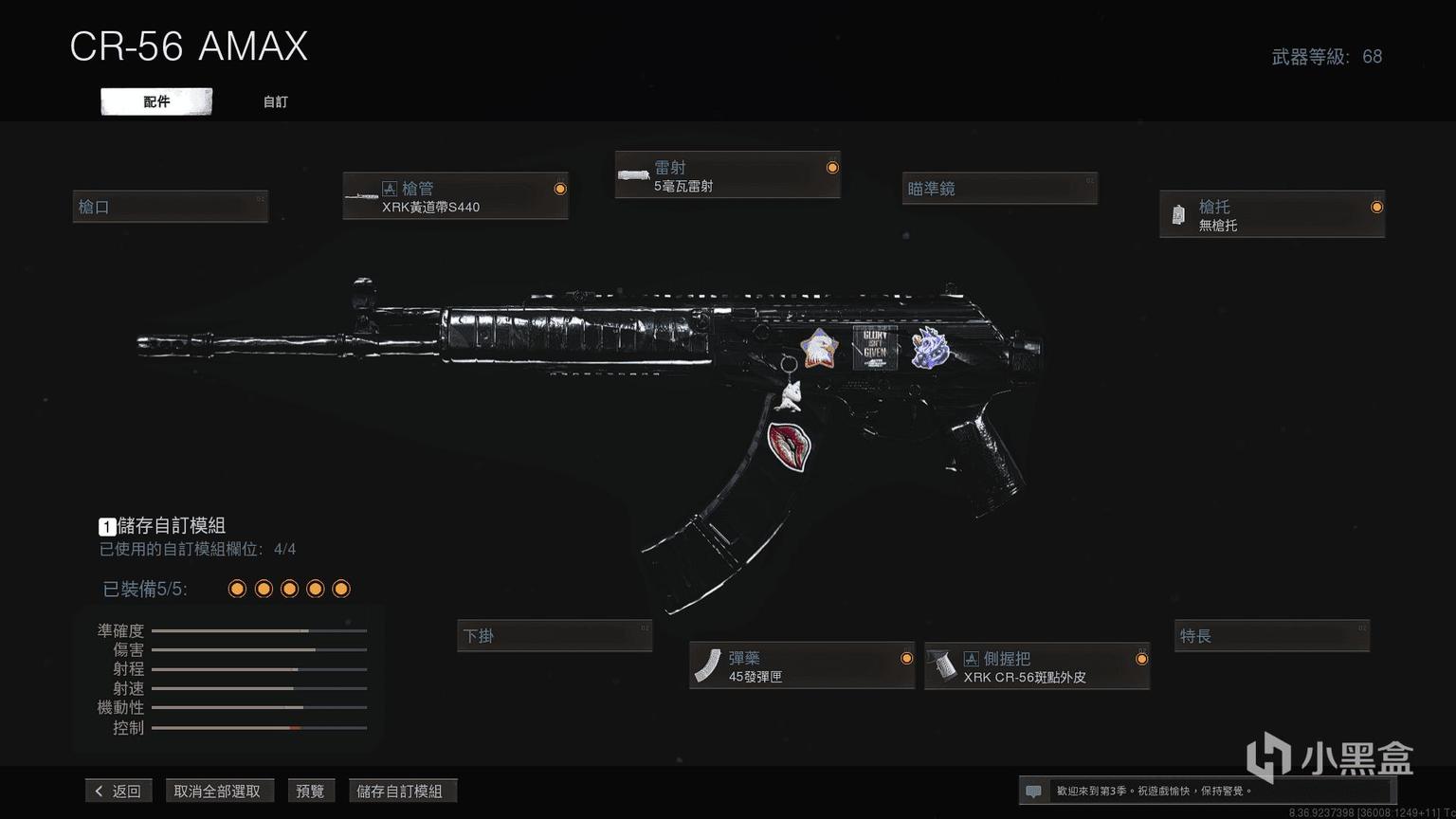Screen dimensions: 1456x819
Task: Select the empty 槍口 muzzle slot
Action: 171,207
